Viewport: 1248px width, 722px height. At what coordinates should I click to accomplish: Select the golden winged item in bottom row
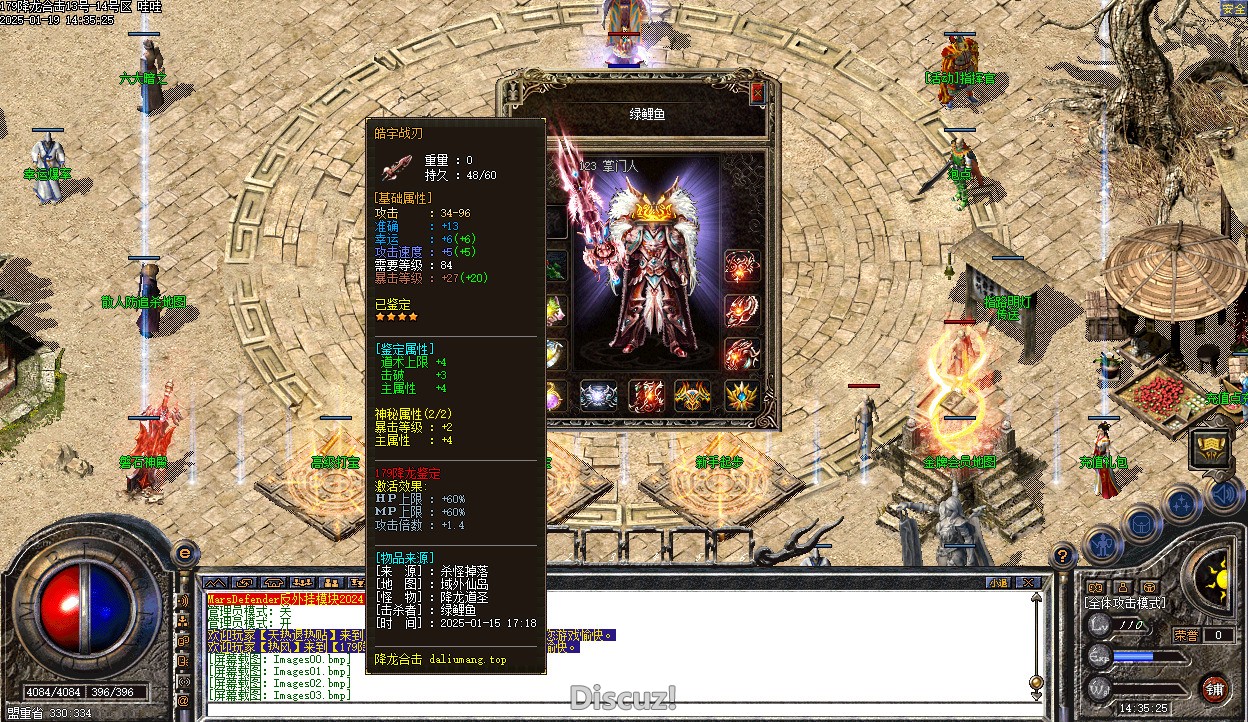[693, 396]
